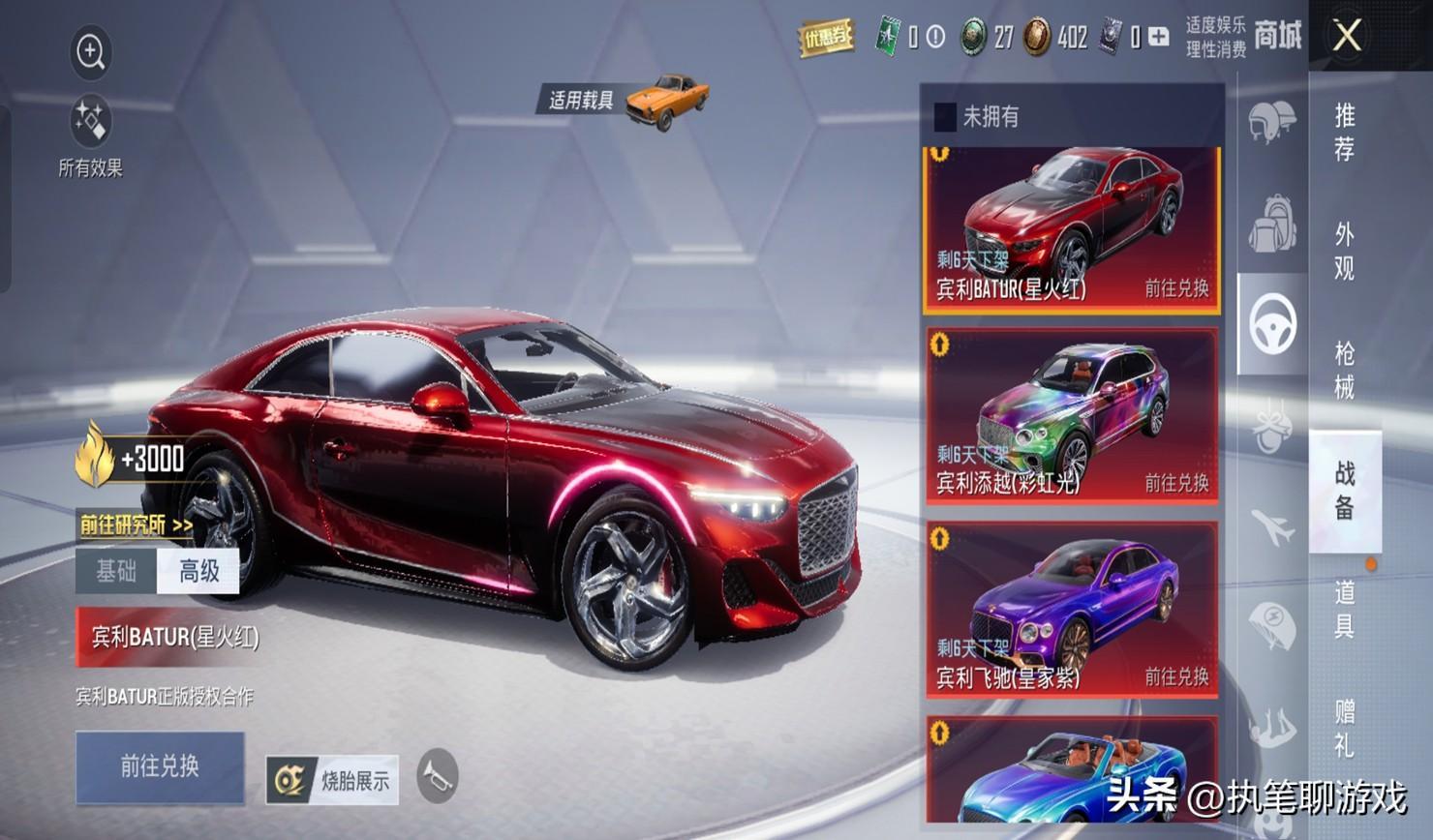
Task: Click the 优惠券 coupon ticket icon
Action: click(x=825, y=38)
